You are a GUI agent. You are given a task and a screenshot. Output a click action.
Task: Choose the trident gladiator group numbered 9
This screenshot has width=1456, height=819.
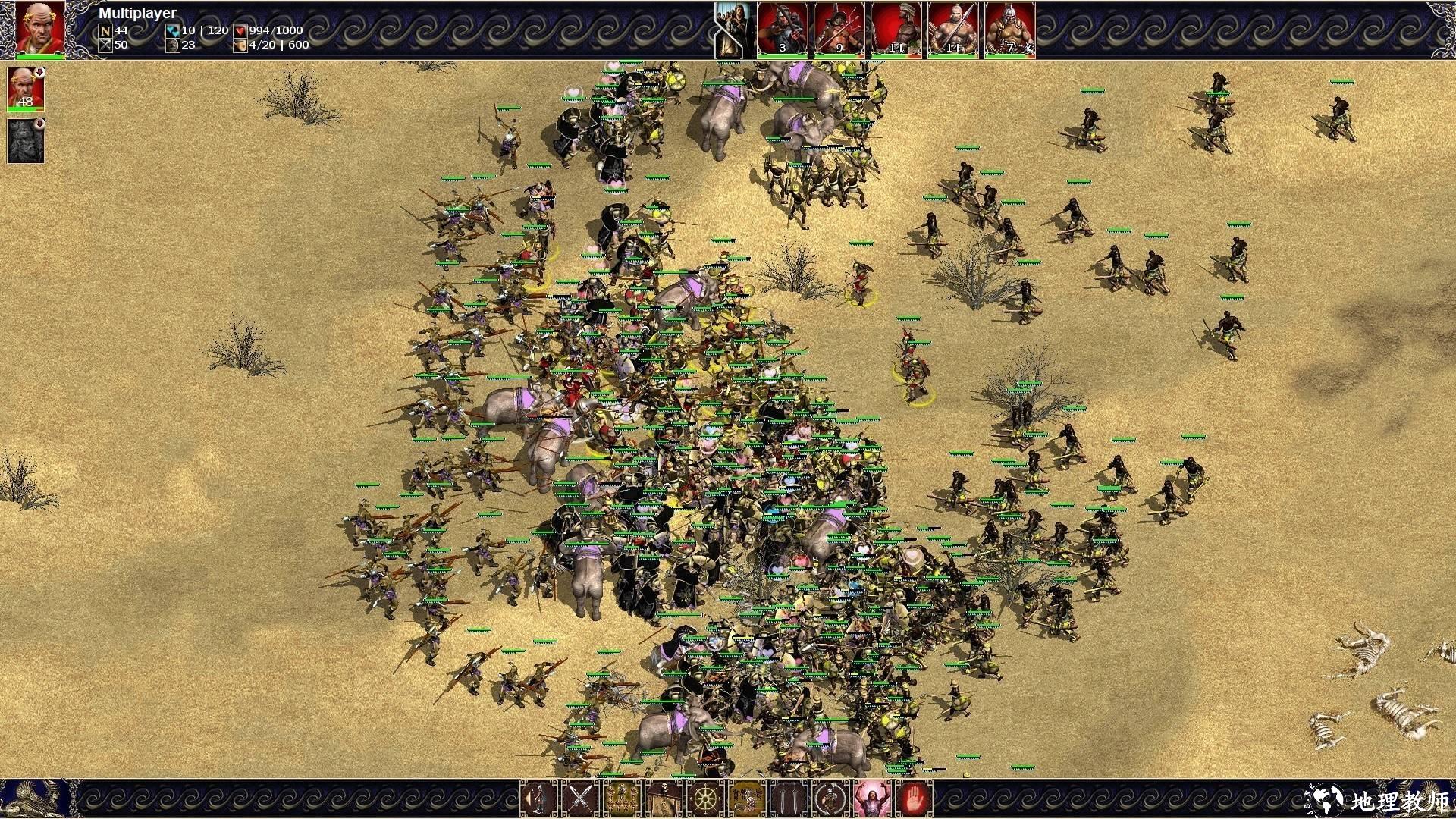839,29
